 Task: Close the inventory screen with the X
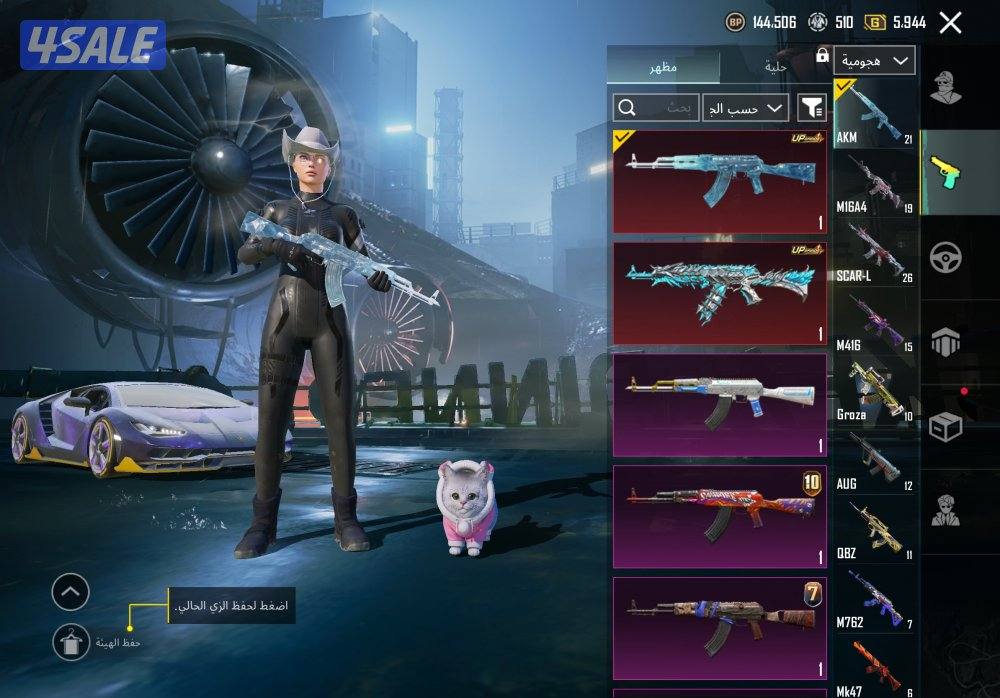(x=950, y=23)
